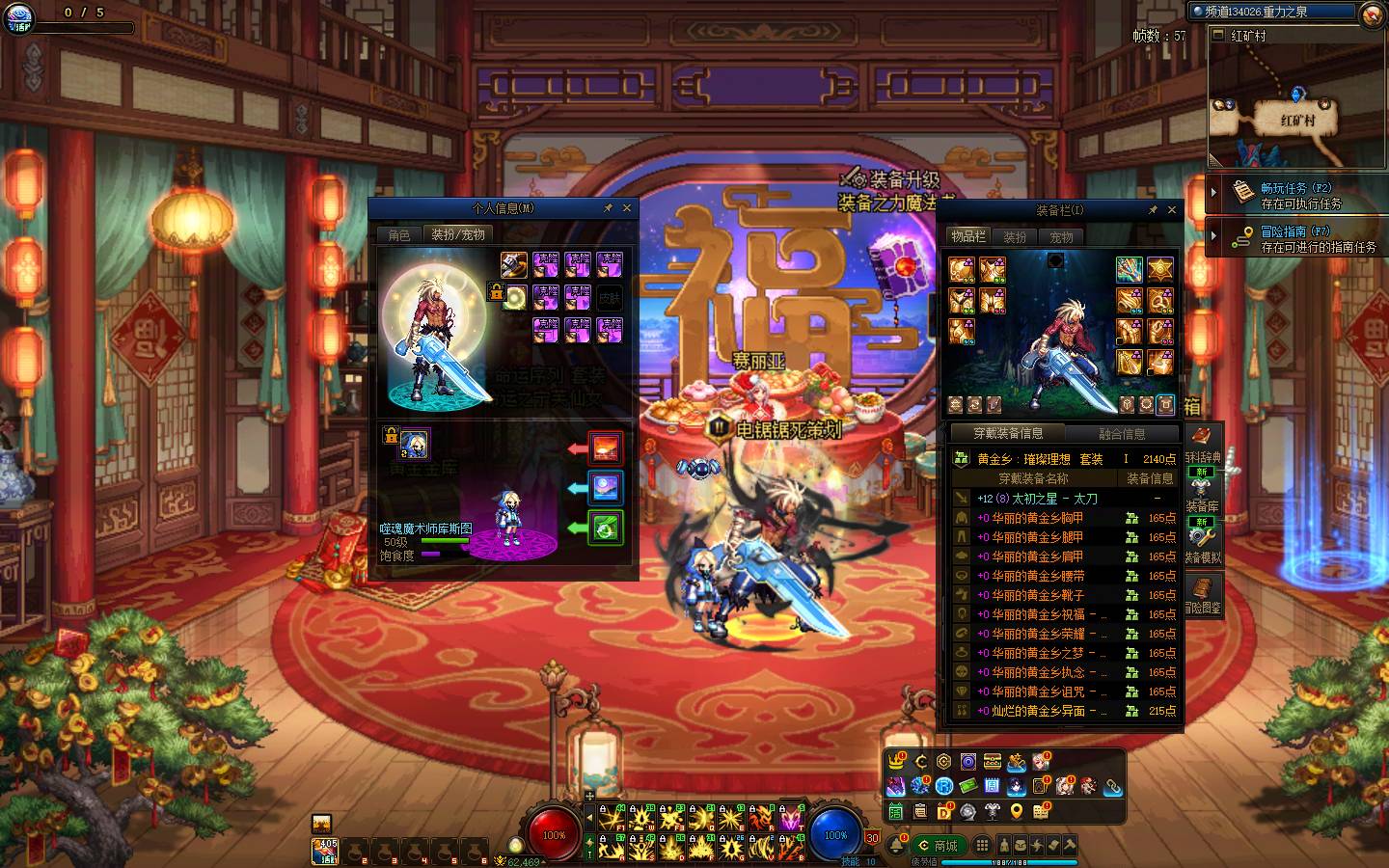Click the 红矿村 minimap
1389x868 pixels.
[1297, 106]
